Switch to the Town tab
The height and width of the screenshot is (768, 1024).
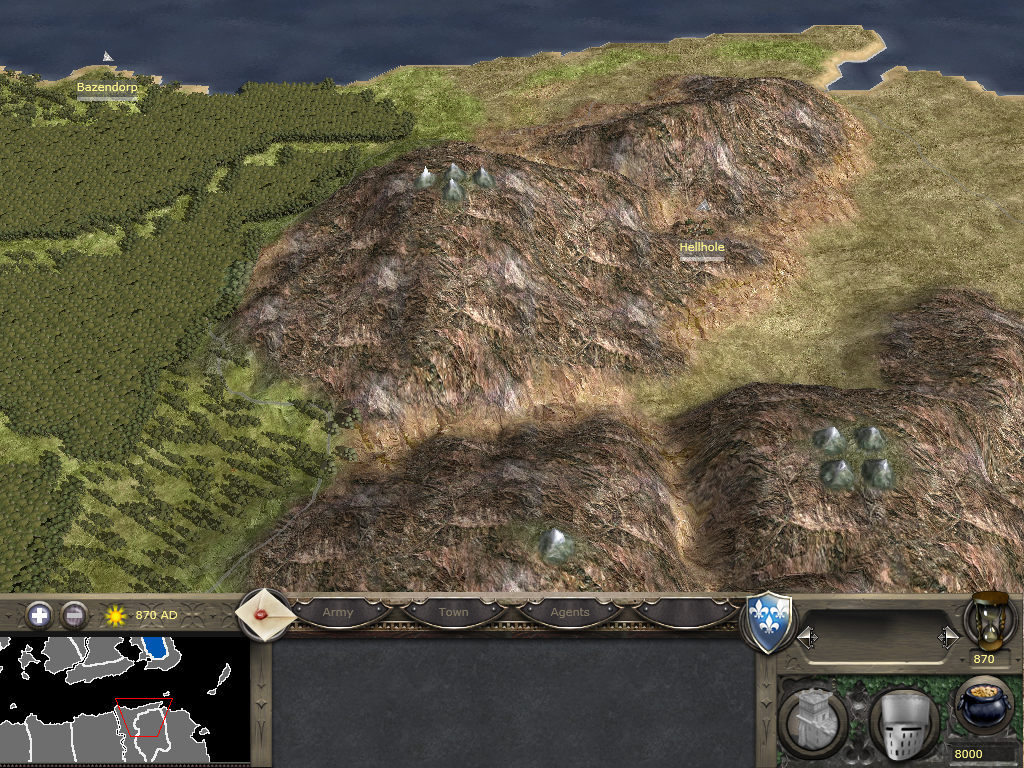click(453, 612)
